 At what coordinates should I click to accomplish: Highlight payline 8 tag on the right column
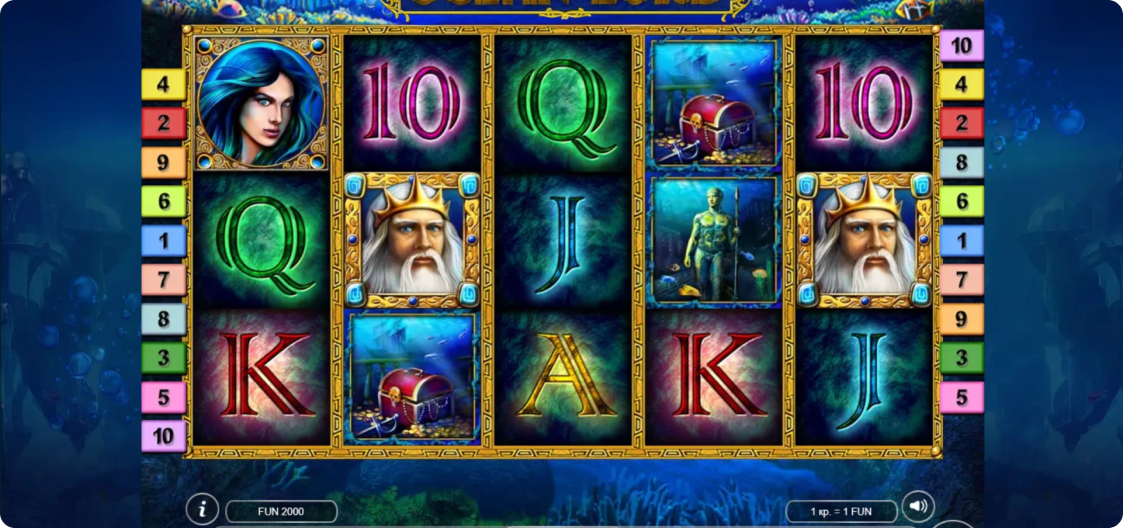961,163
